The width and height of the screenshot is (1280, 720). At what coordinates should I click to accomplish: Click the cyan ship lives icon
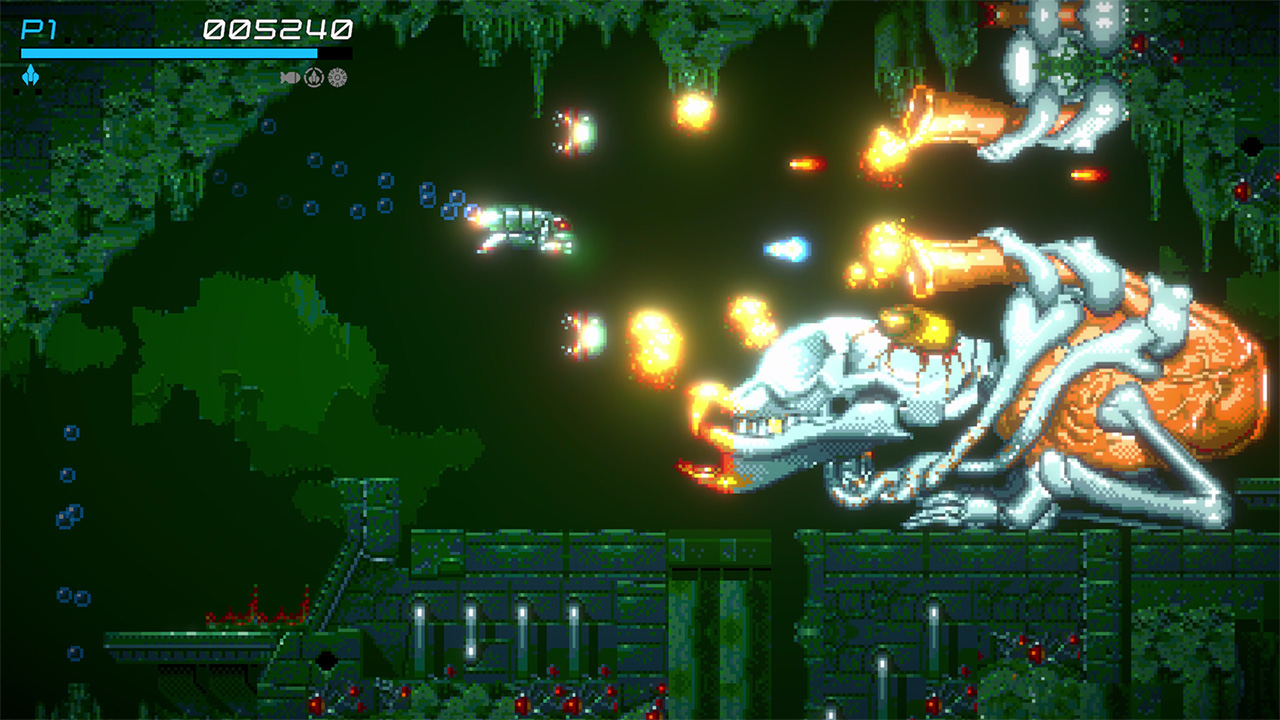coord(32,74)
